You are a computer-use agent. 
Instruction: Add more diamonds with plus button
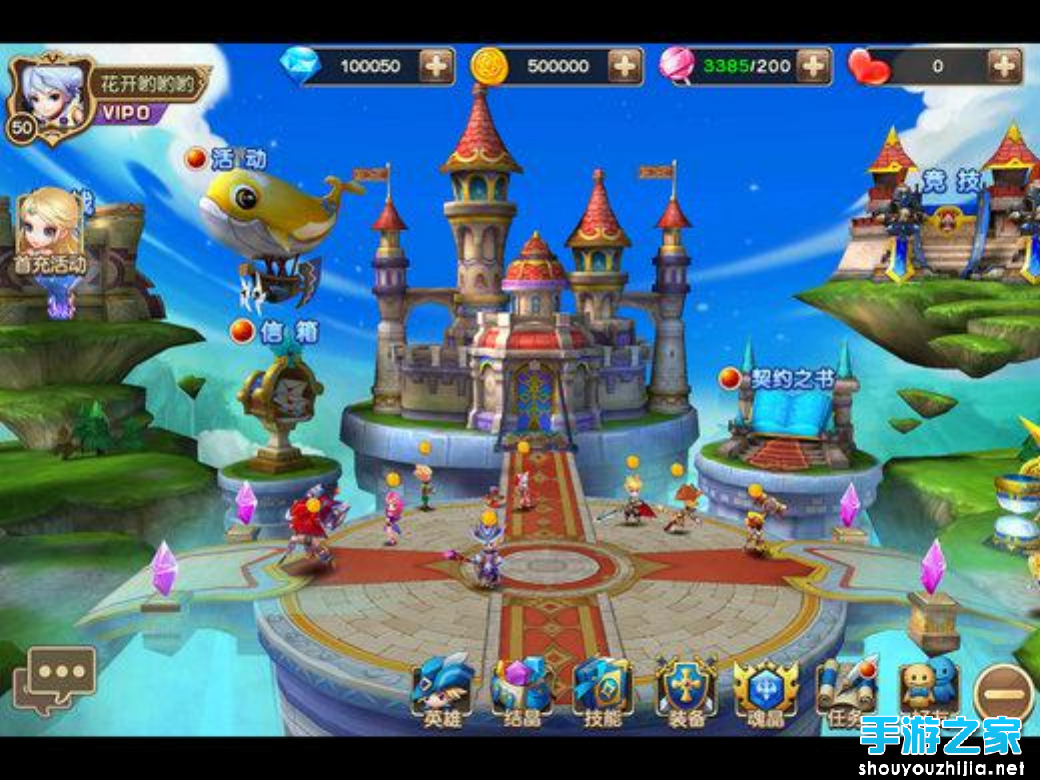(x=436, y=66)
